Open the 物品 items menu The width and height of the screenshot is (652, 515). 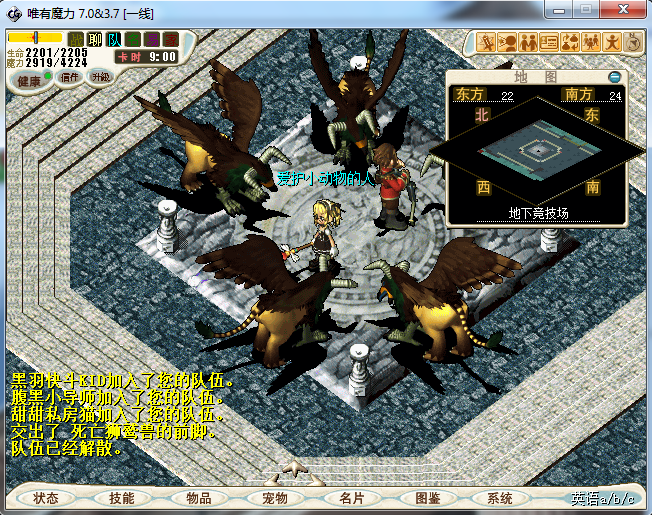(x=198, y=498)
